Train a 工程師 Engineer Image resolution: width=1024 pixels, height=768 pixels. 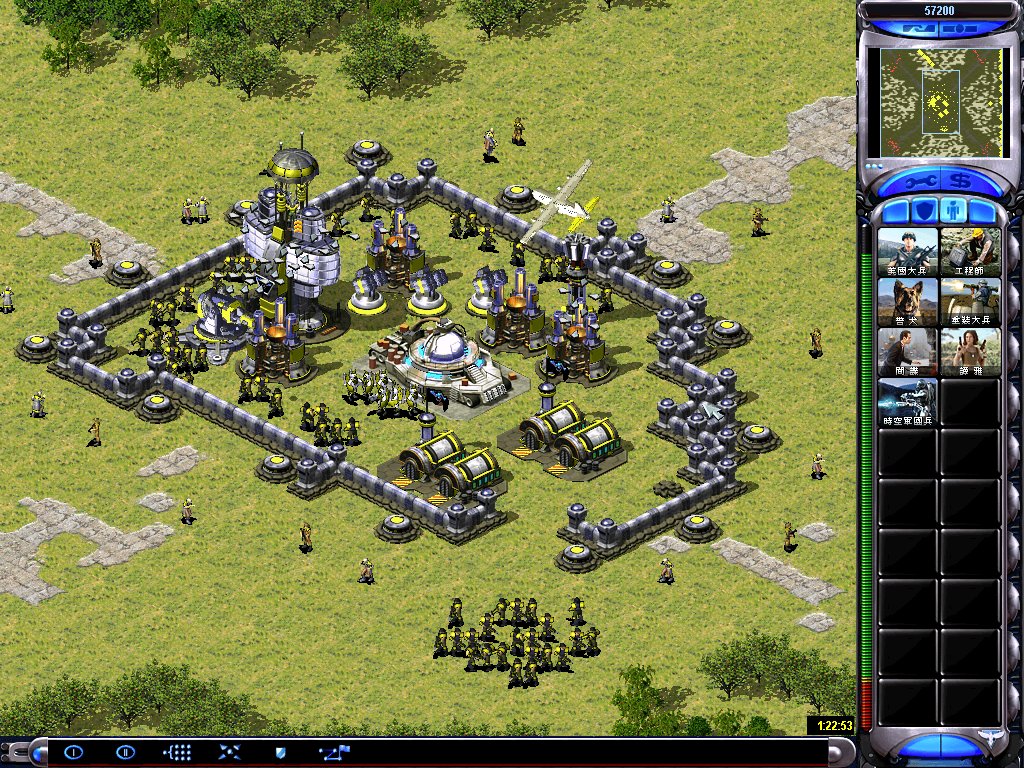tap(970, 252)
